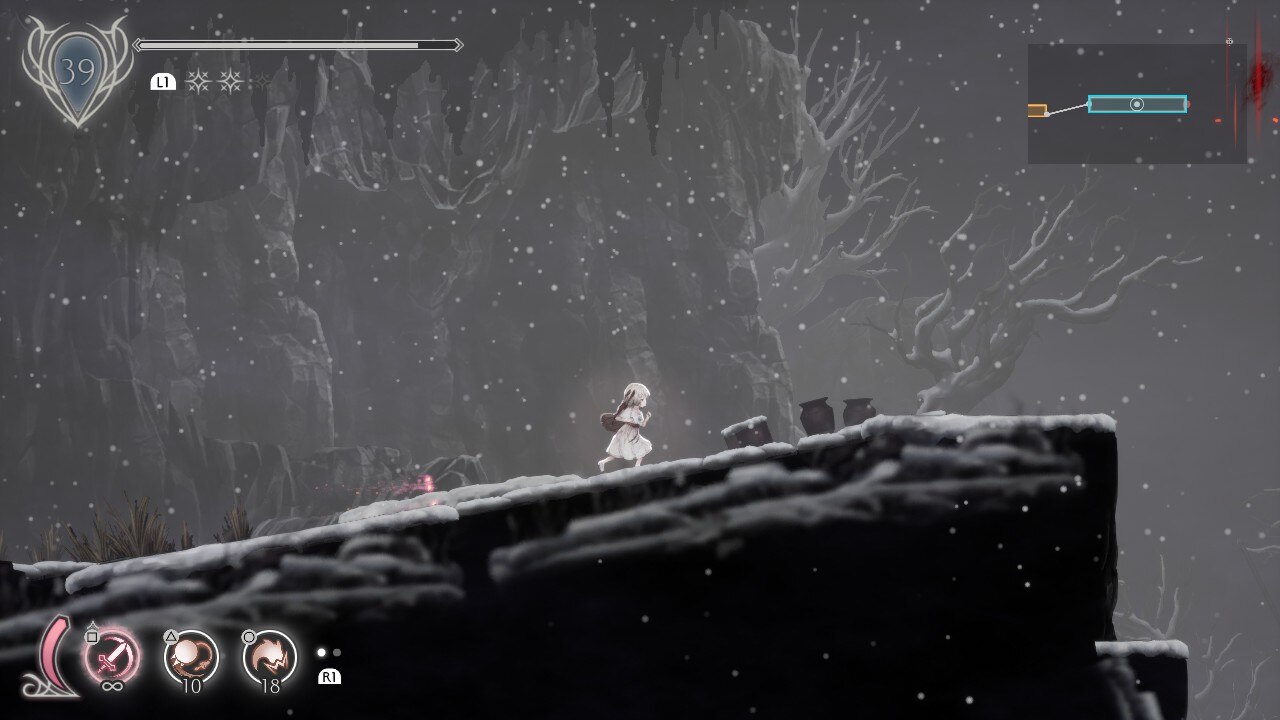Click the orange room on the minimap

pyautogui.click(x=1037, y=110)
